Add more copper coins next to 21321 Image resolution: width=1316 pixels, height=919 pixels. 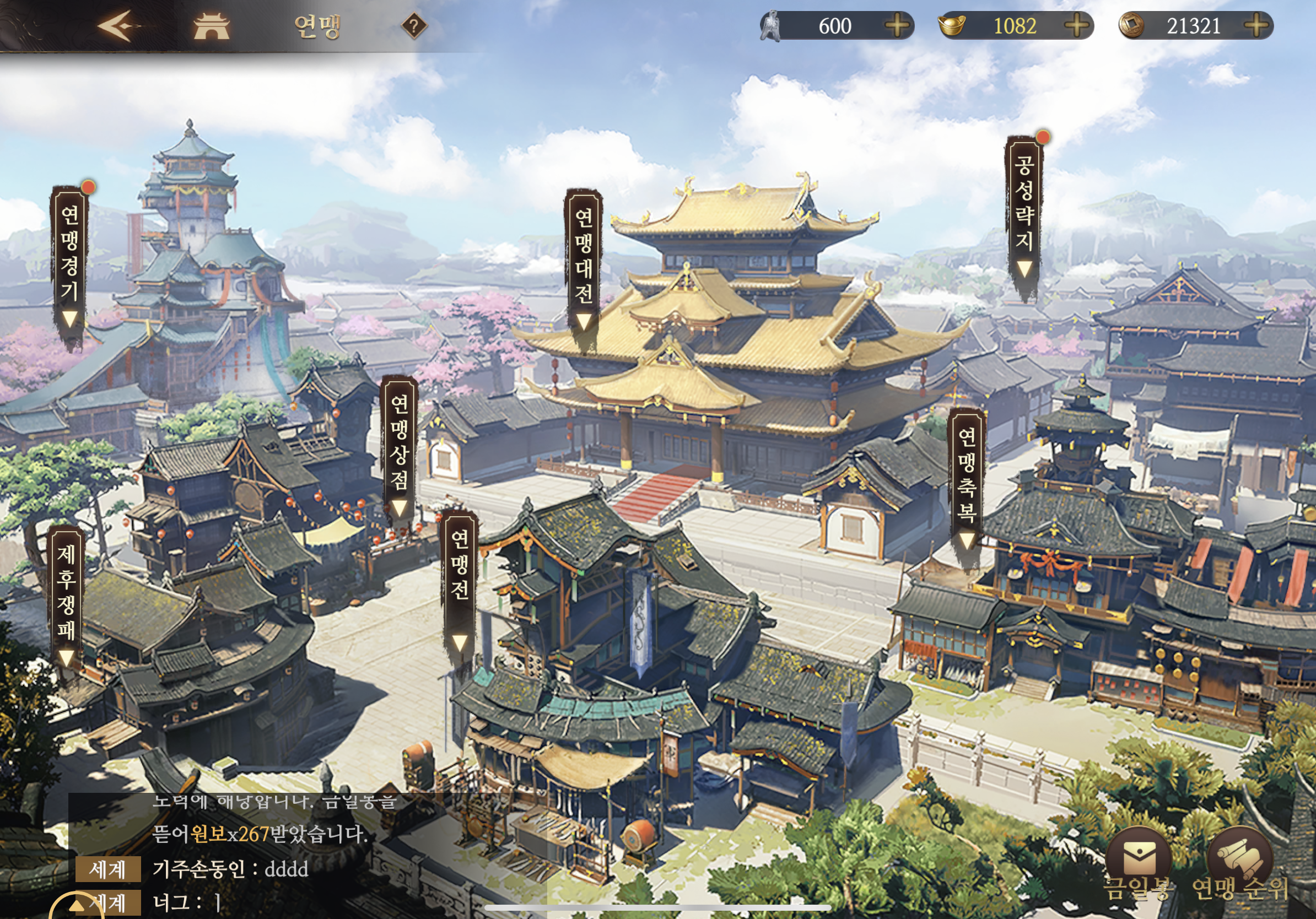(x=1256, y=26)
